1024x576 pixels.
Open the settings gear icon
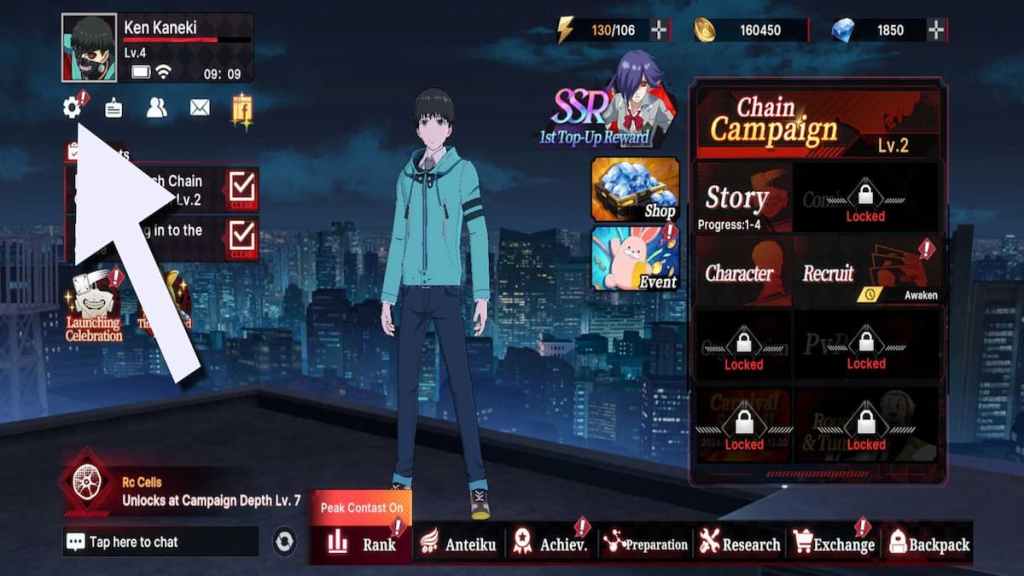coord(72,108)
